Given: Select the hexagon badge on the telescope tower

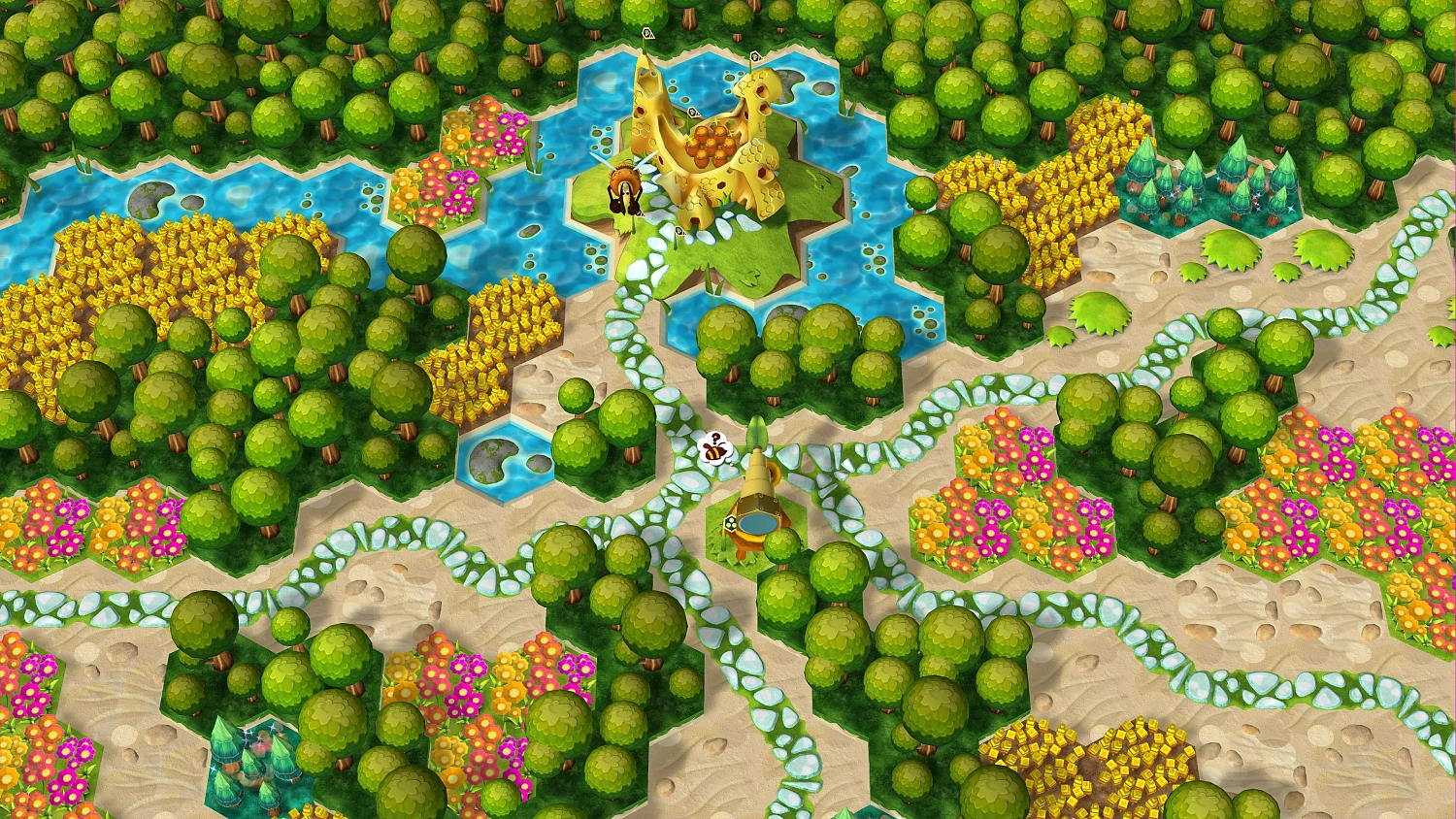Looking at the screenshot, I should coord(730,525).
